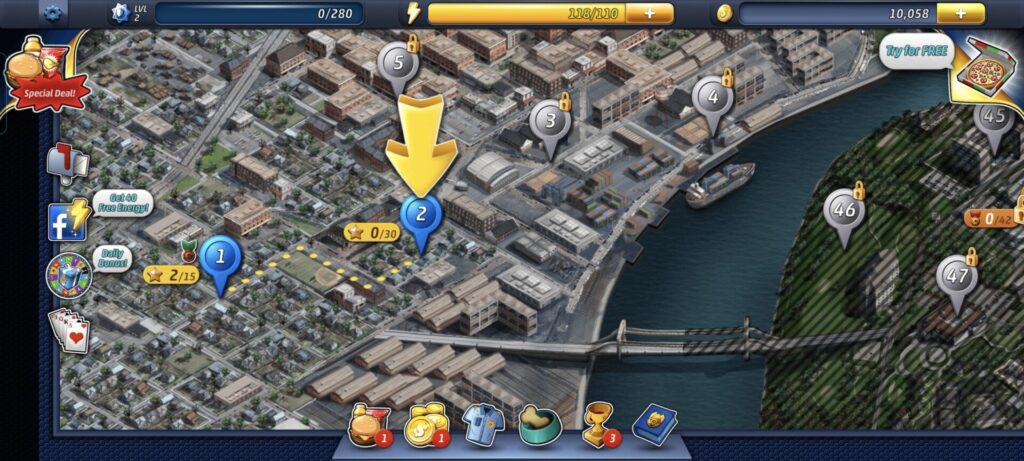Select crime scene marker 1
The width and height of the screenshot is (1024, 461).
click(220, 258)
